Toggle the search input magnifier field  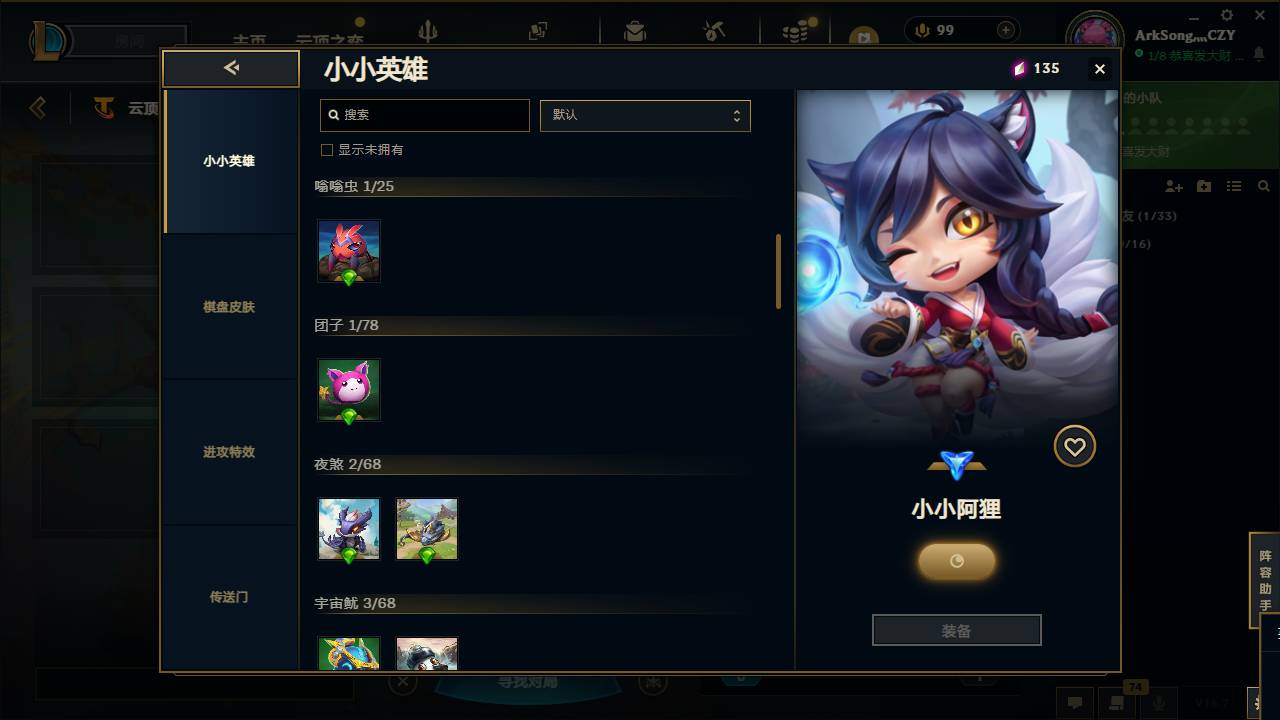[424, 115]
